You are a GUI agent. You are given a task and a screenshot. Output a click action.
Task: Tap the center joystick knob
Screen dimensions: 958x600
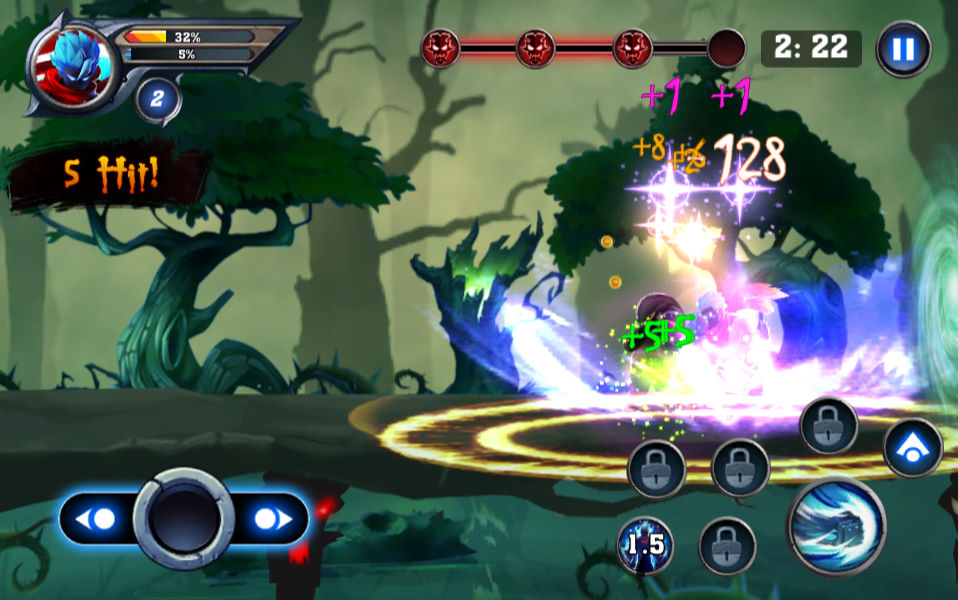click(x=183, y=518)
